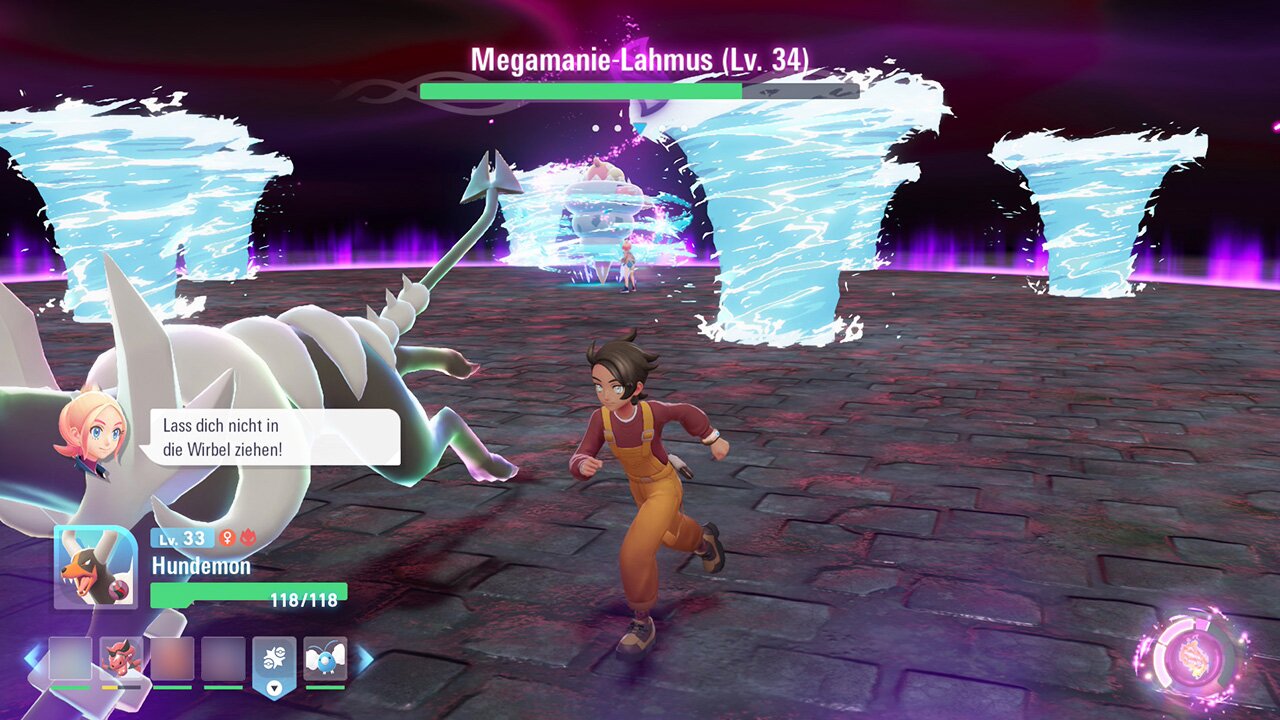The height and width of the screenshot is (720, 1280).
Task: Select the Hundemon portrait
Action: (95, 567)
